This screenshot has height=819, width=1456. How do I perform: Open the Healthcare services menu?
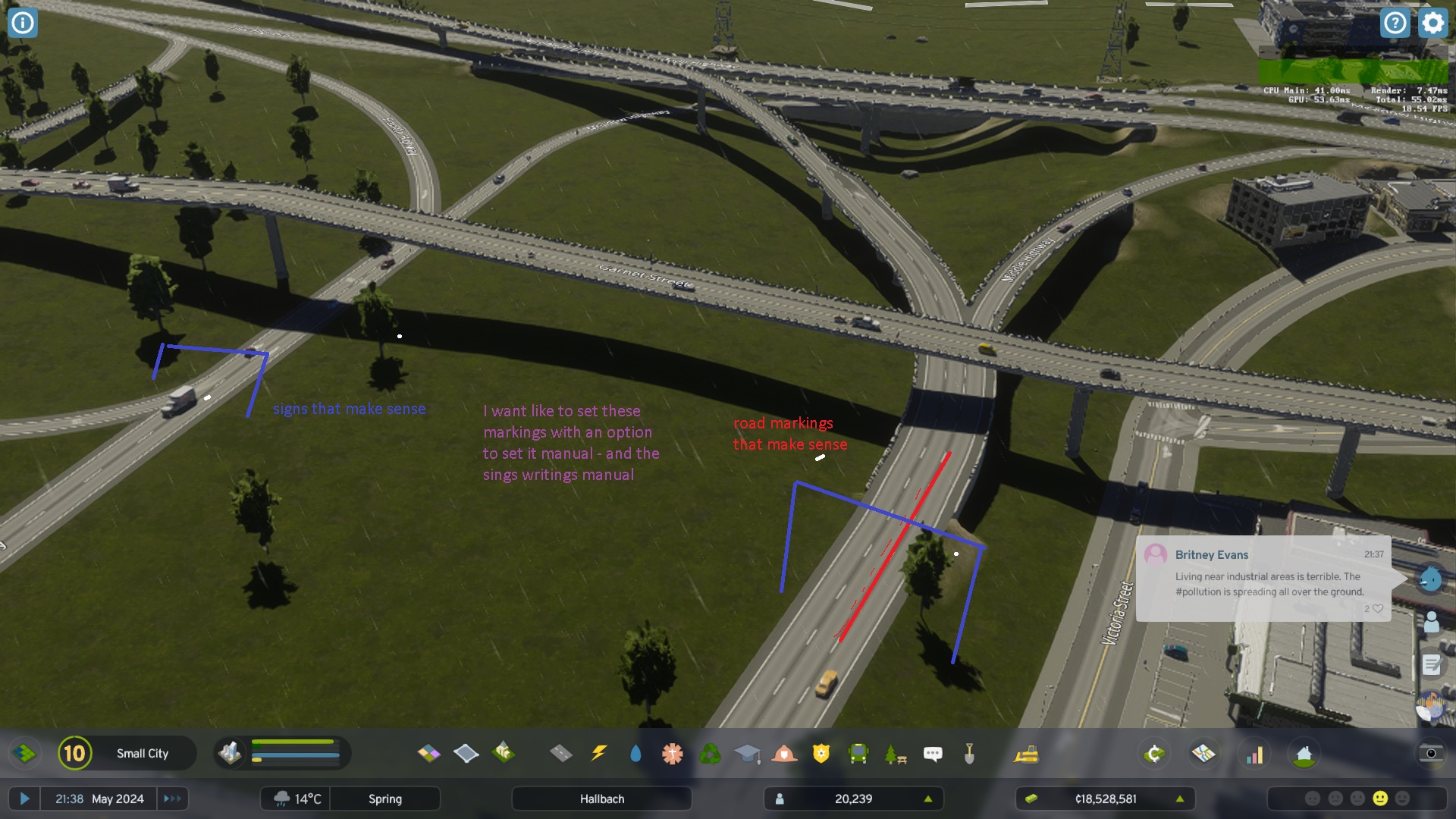point(673,753)
